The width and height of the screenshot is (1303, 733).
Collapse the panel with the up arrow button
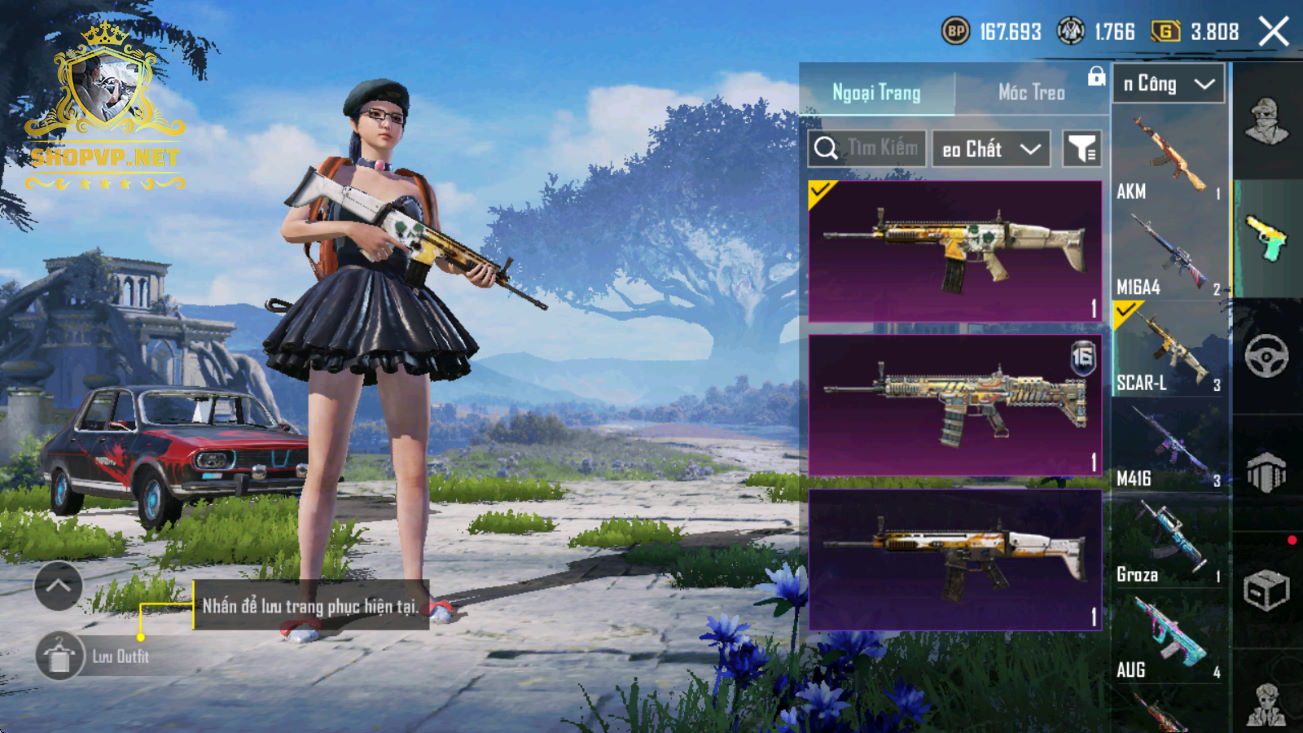coord(58,587)
